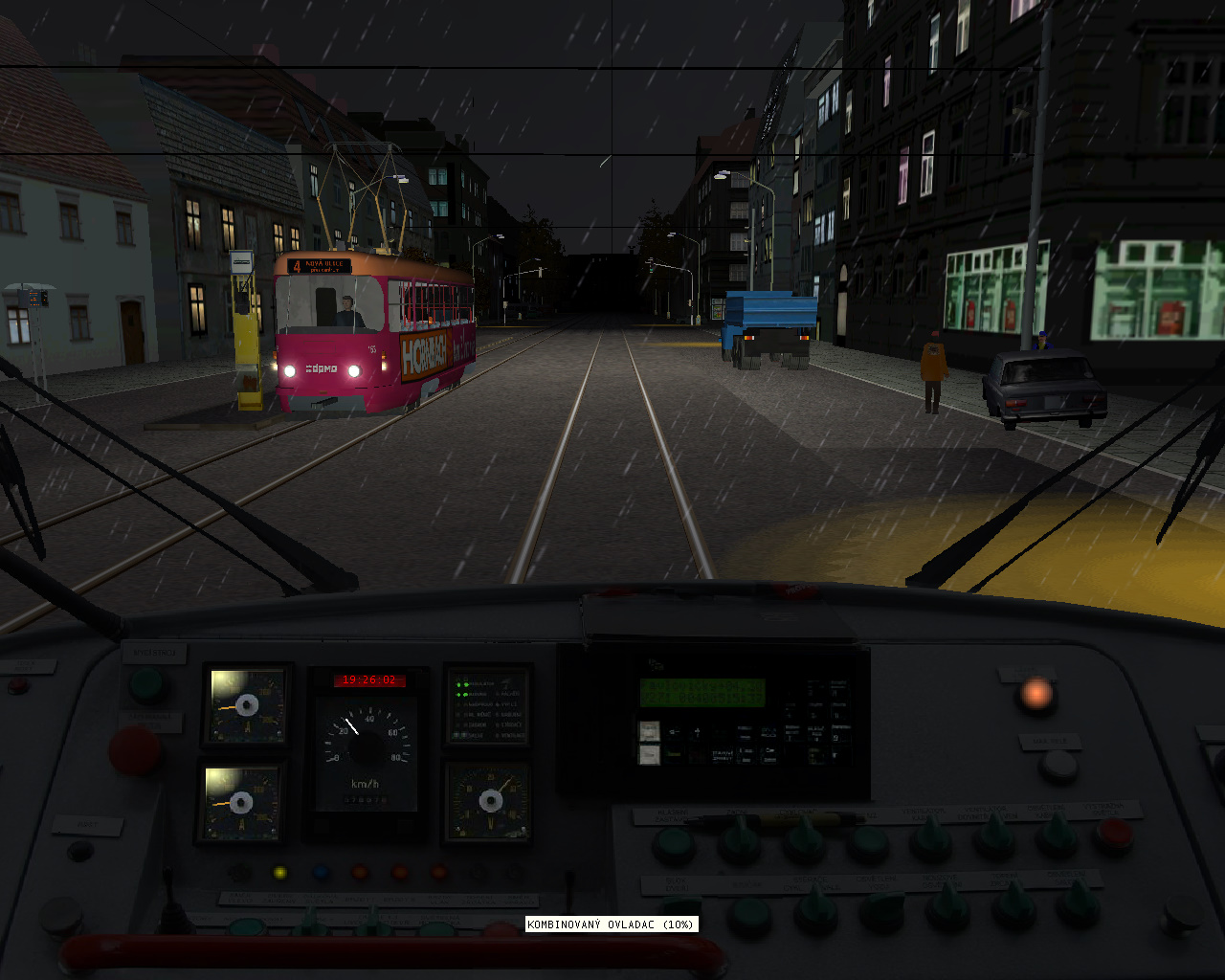
Task: Push the first green button under the computer
Action: 674,845
